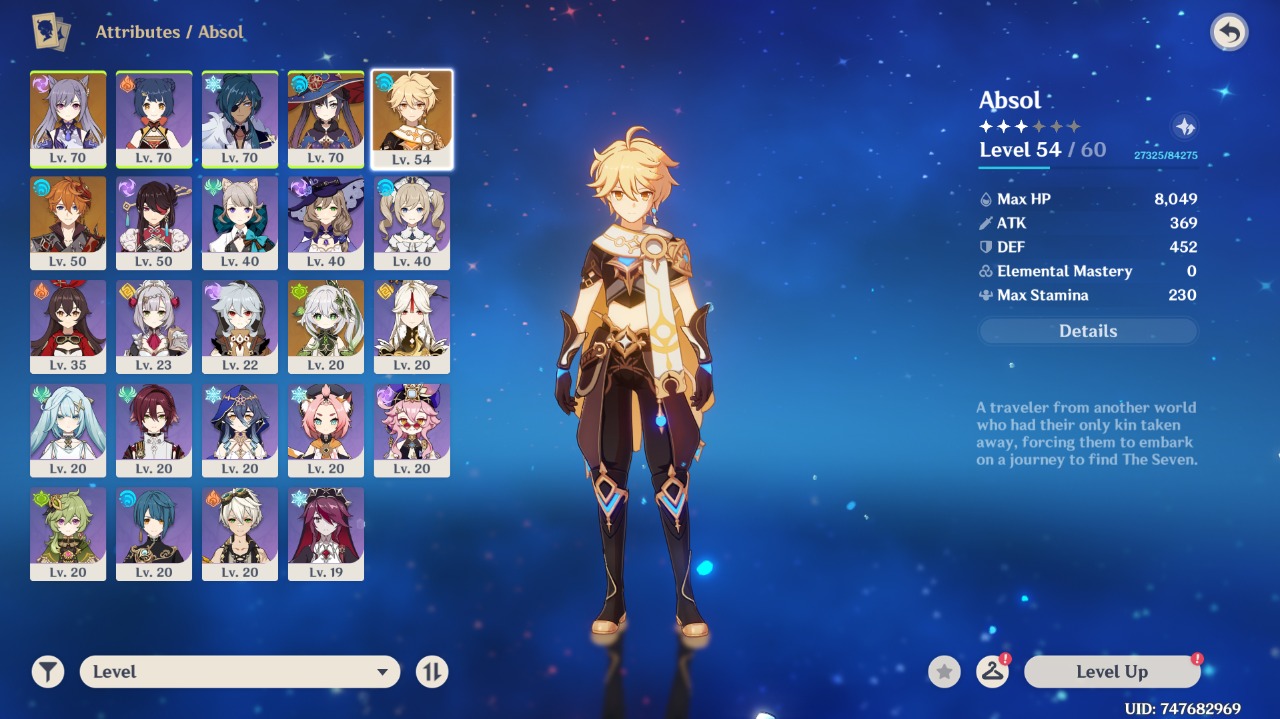Select the Lv. 54 Traveler portrait
This screenshot has width=1280, height=719.
click(412, 119)
